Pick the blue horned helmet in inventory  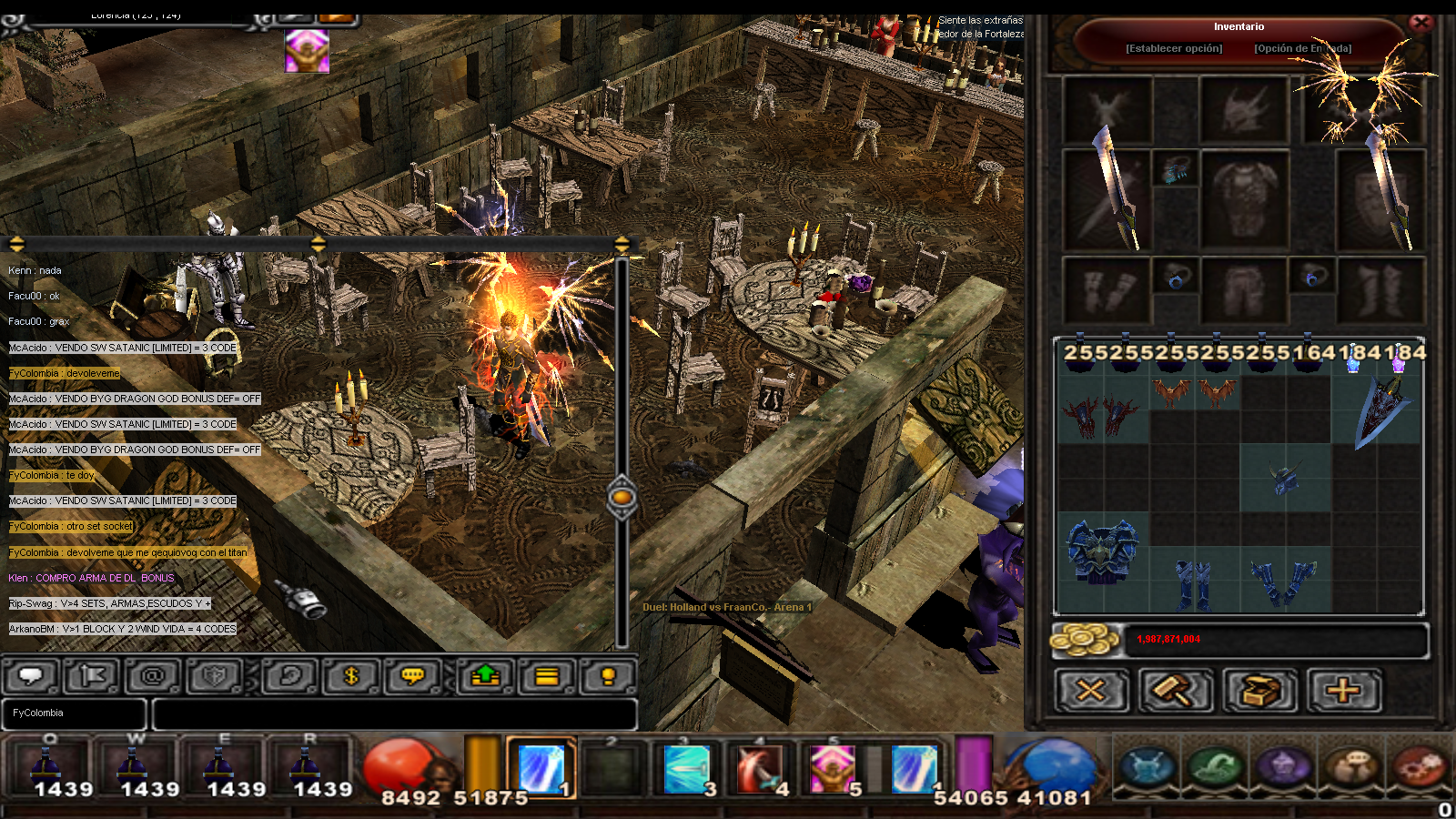click(1284, 476)
